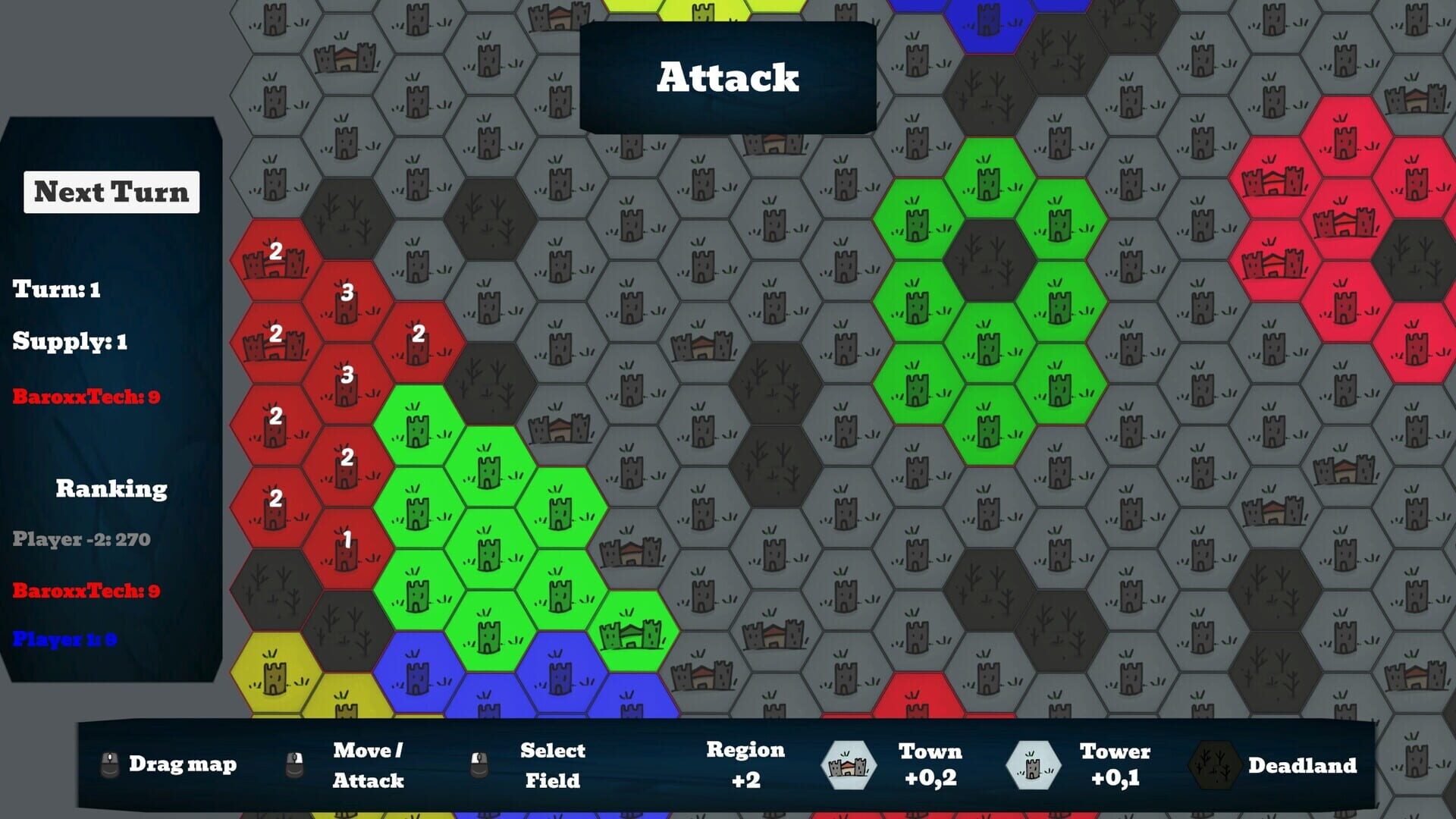1456x819 pixels.
Task: Click Player -2 score in the Ranking
Action: (x=82, y=540)
